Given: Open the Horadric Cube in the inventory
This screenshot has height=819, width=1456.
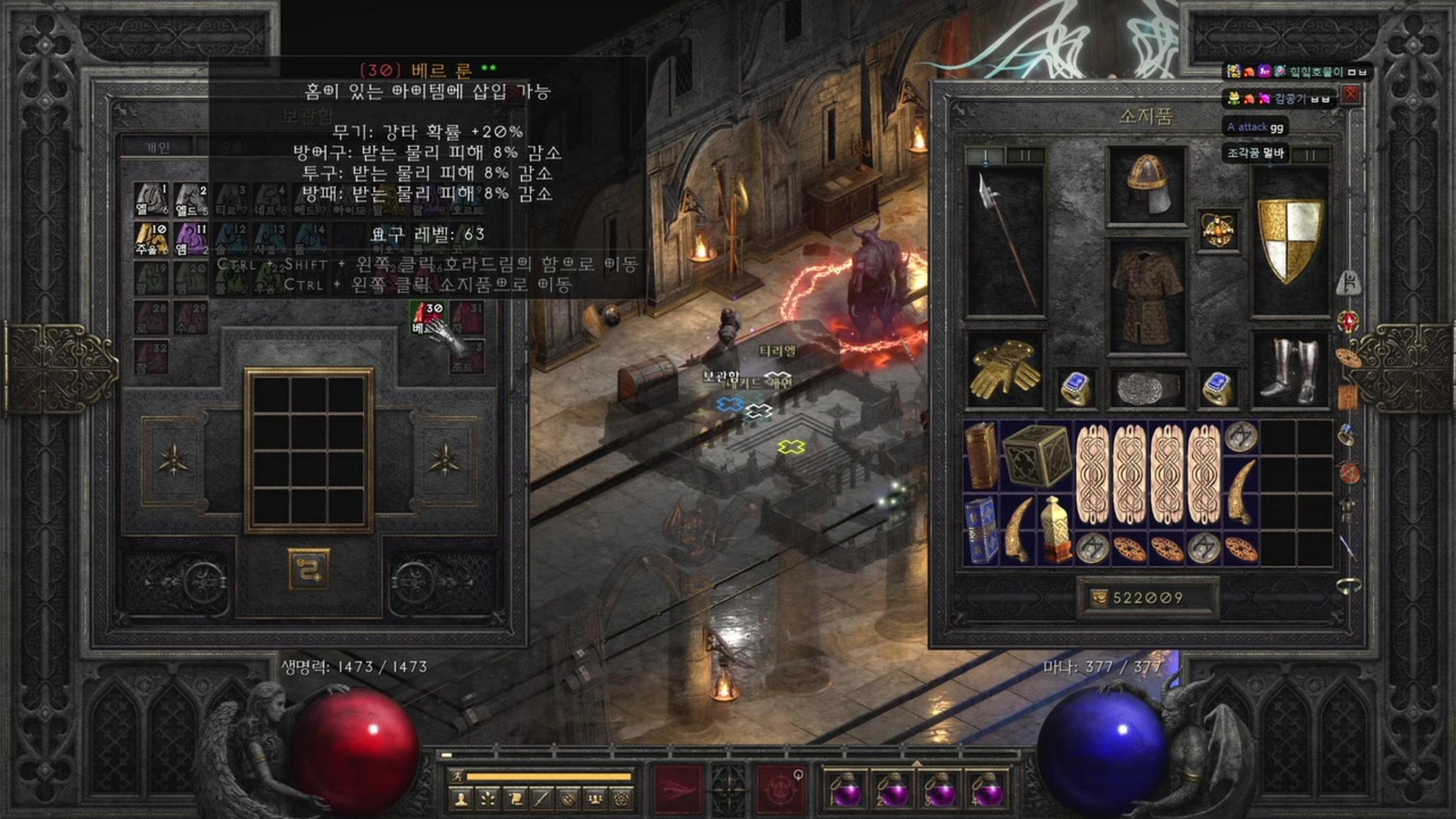Looking at the screenshot, I should (x=1036, y=455).
